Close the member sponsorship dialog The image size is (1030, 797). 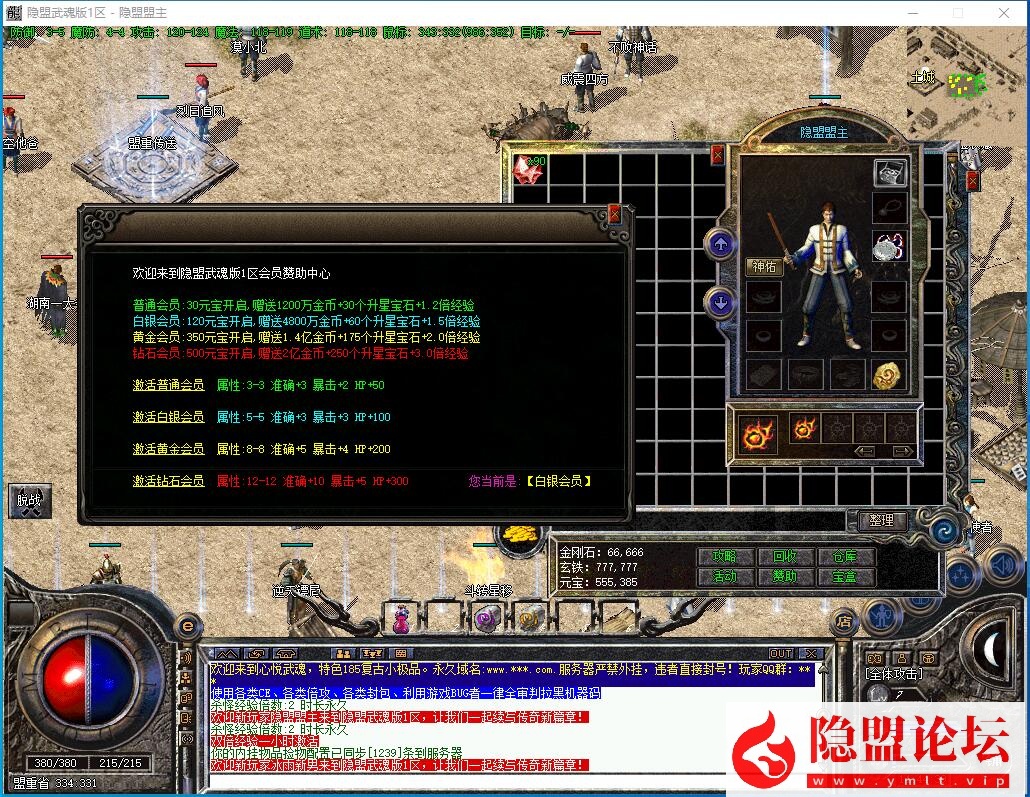coord(614,213)
